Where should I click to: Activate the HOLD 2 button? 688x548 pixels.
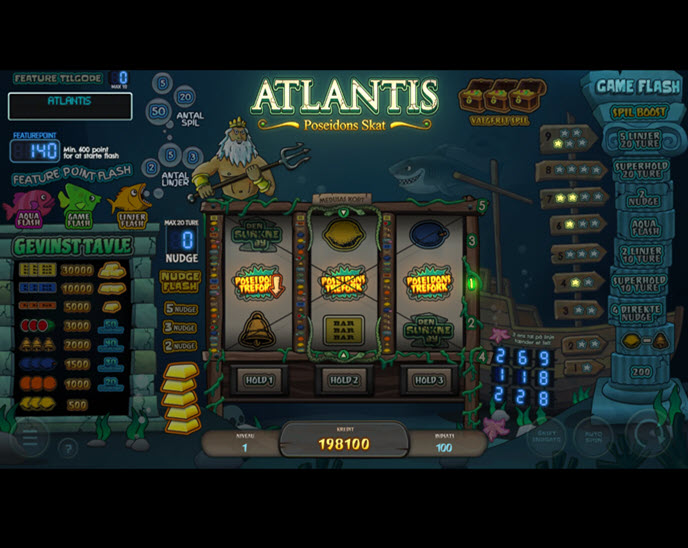343,380
